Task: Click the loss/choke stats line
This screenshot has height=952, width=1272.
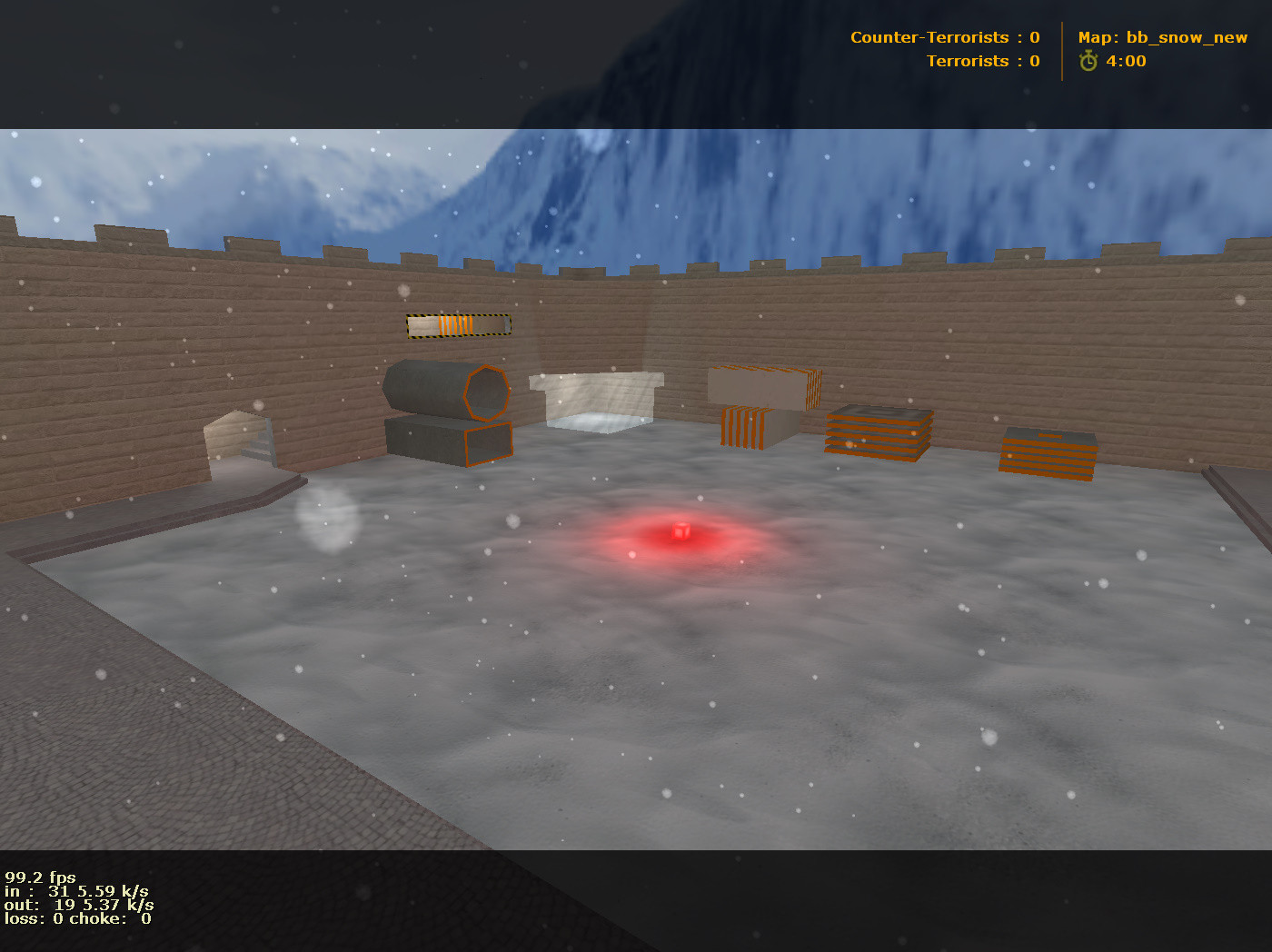Action: (77, 918)
